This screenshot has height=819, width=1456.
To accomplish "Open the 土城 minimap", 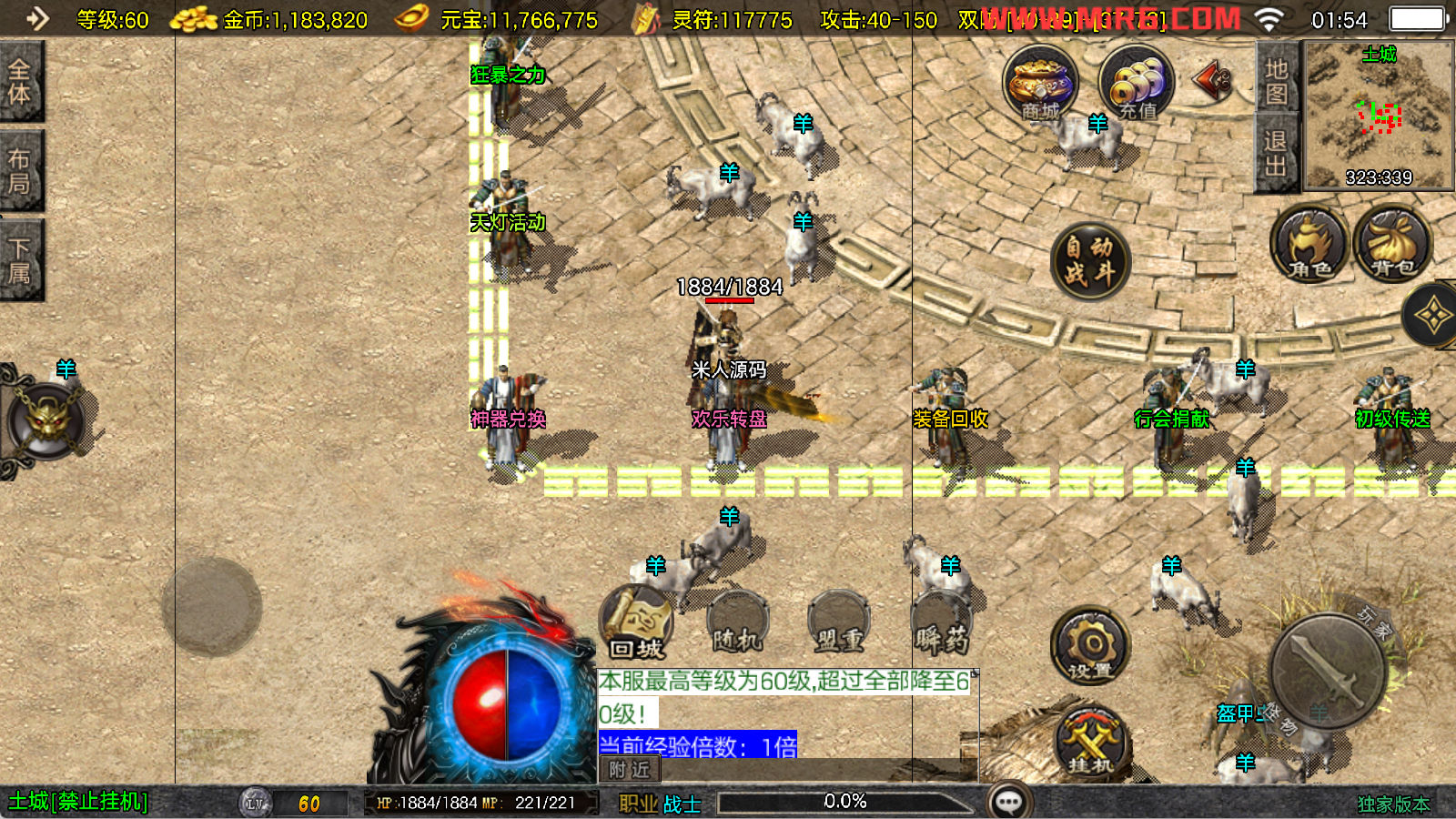I will point(1379,114).
